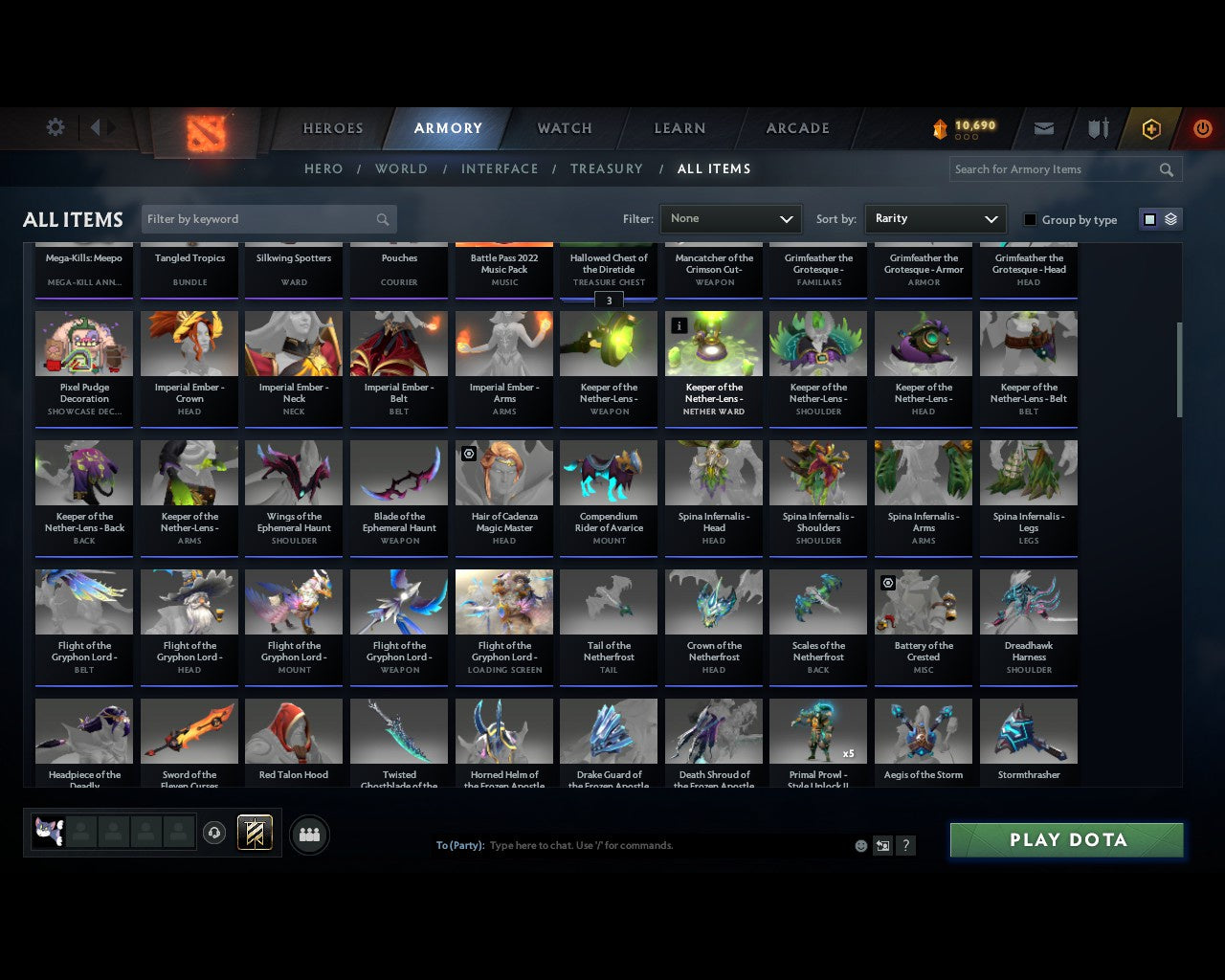Open the Arcade section from the navbar
Viewport: 1225px width, 980px height.
click(795, 127)
